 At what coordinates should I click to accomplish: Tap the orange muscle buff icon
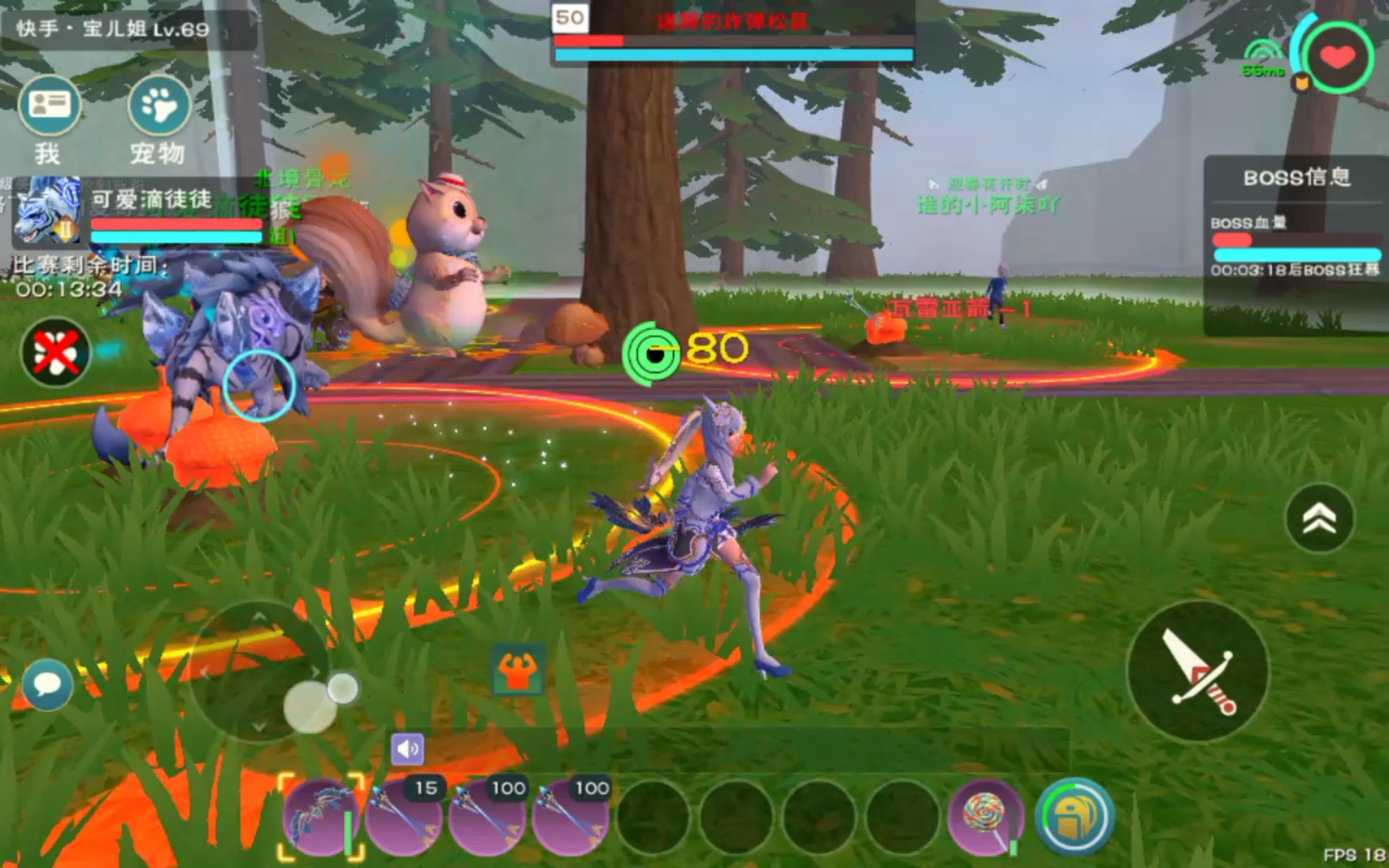[517, 669]
